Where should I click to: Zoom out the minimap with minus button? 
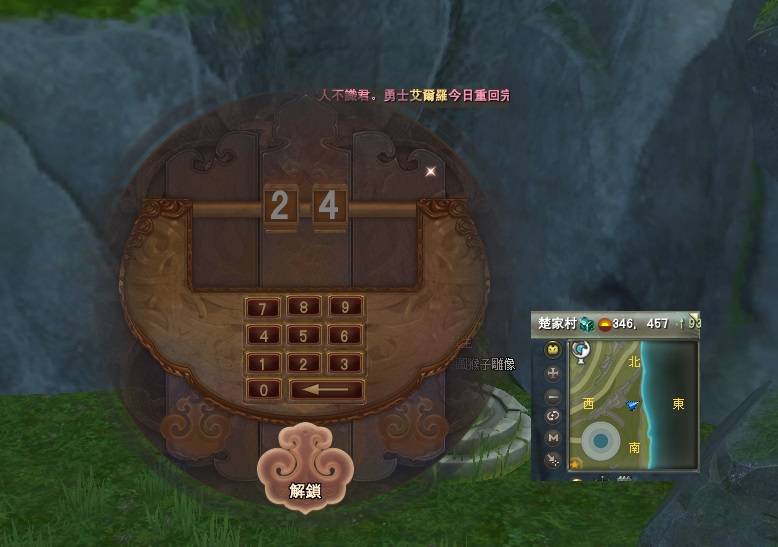coord(552,394)
